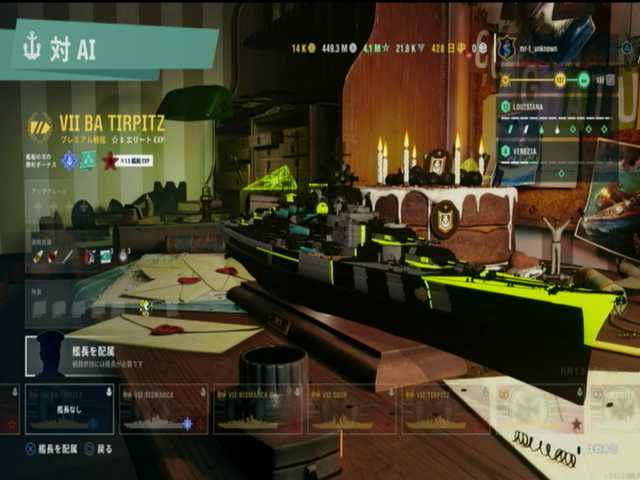Click the blue diamond bonus badge icon
This screenshot has width=640, height=480.
pyautogui.click(x=69, y=159)
